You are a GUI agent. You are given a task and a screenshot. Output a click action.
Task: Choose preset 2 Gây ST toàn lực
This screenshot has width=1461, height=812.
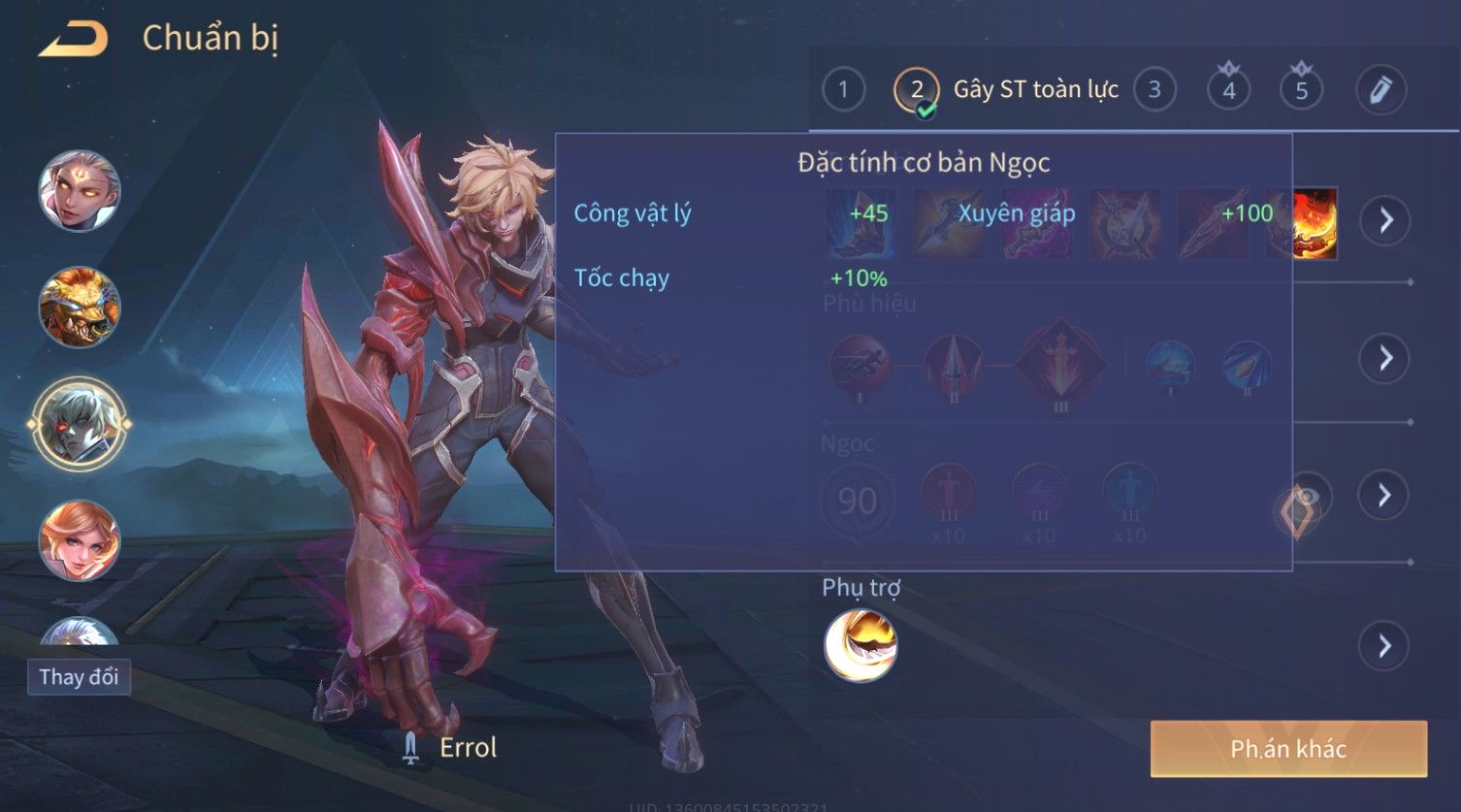coord(917,90)
